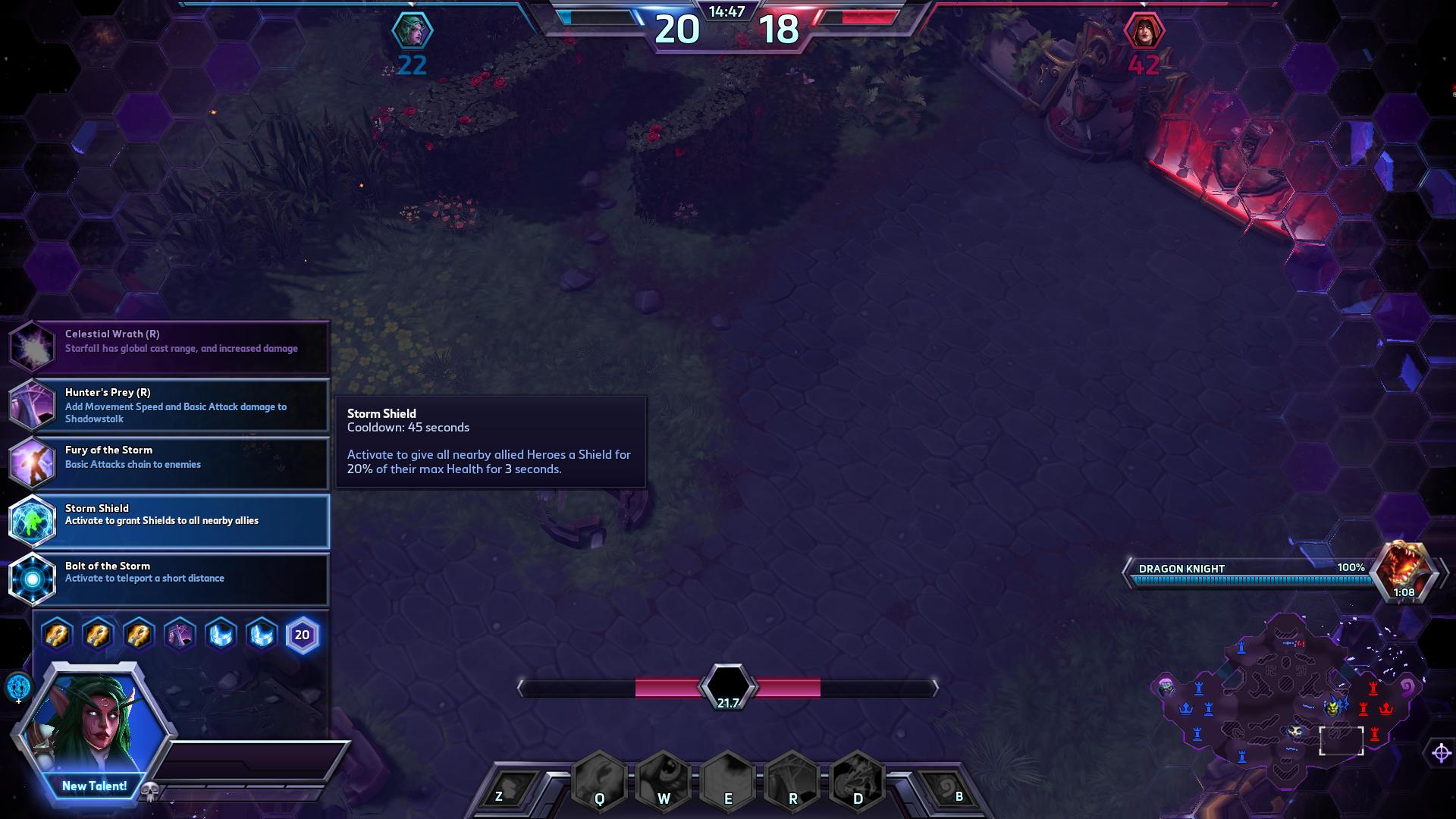Choose the Storm Shield talent
This screenshot has height=819, width=1456.
170,520
